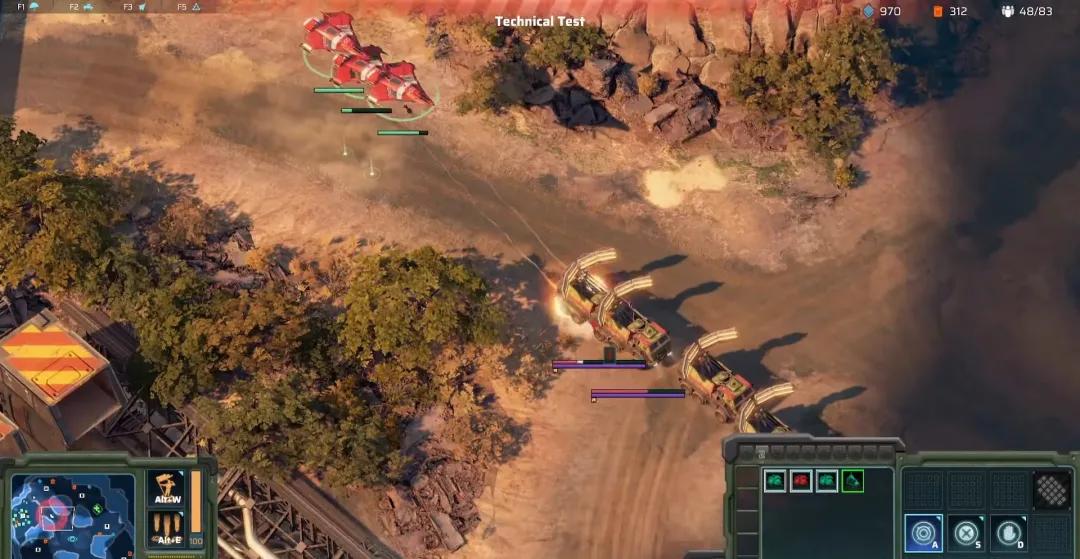Select the hold position hand icon

1008,532
